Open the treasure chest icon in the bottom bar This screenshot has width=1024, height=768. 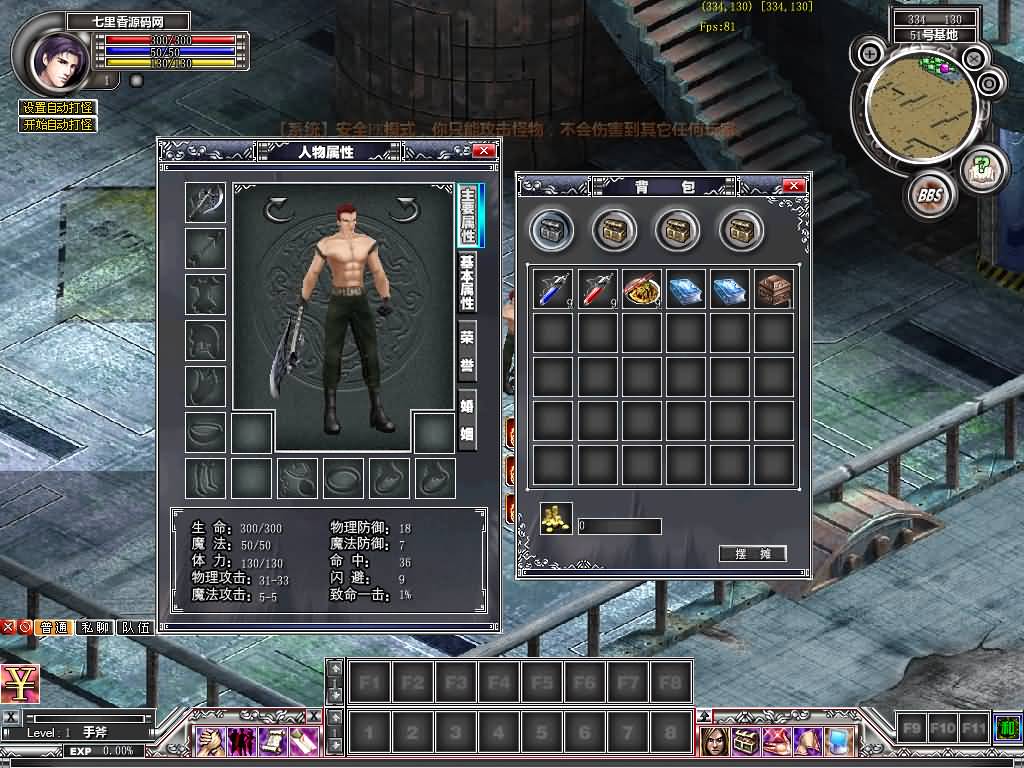click(x=744, y=741)
